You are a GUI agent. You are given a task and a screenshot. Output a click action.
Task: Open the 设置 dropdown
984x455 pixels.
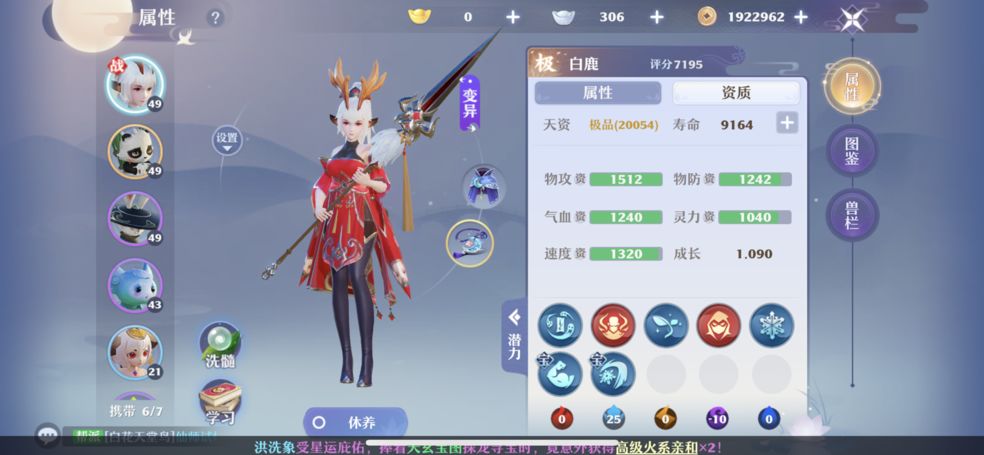227,140
